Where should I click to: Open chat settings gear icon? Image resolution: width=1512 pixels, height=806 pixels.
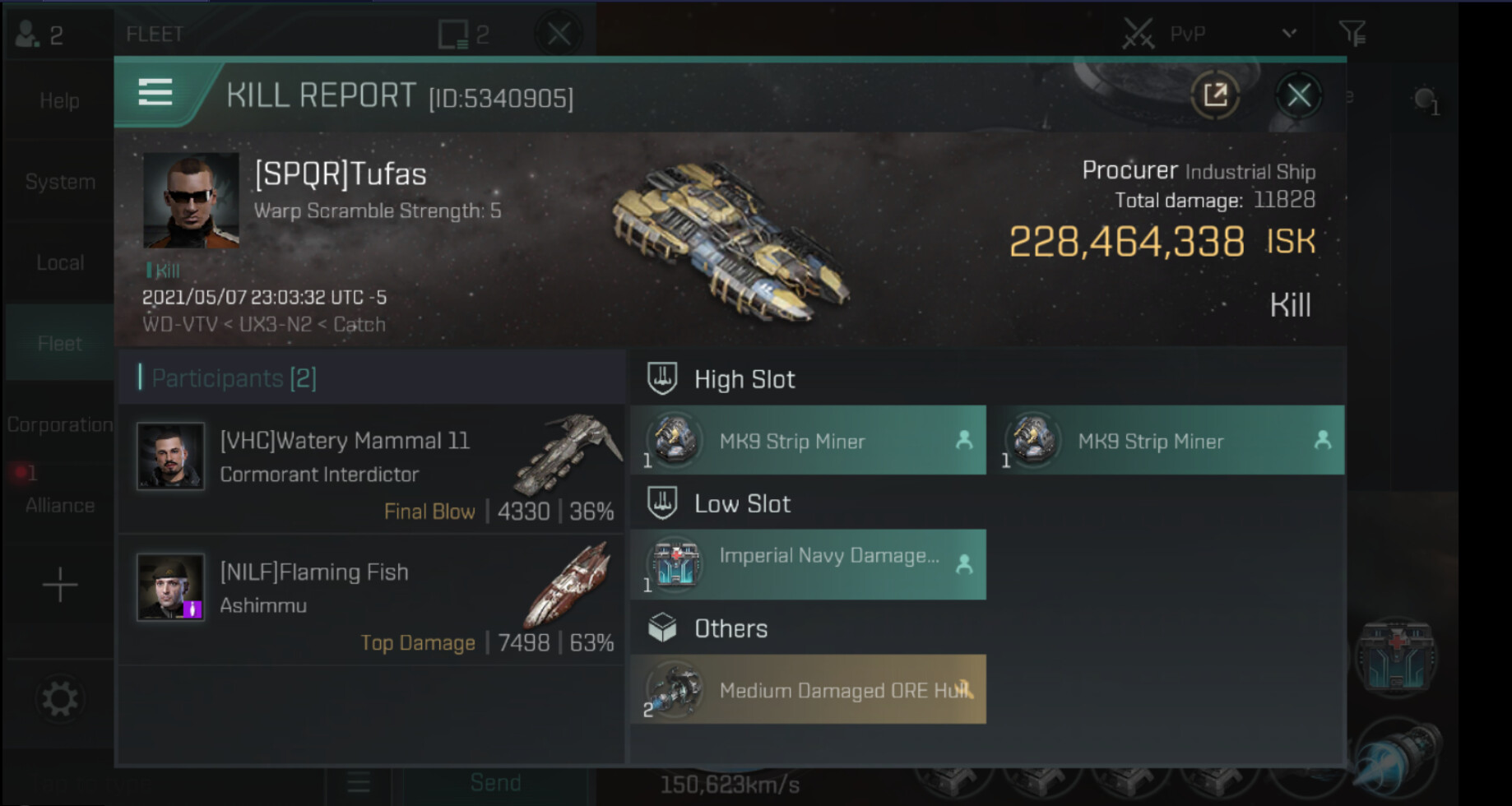point(59,700)
